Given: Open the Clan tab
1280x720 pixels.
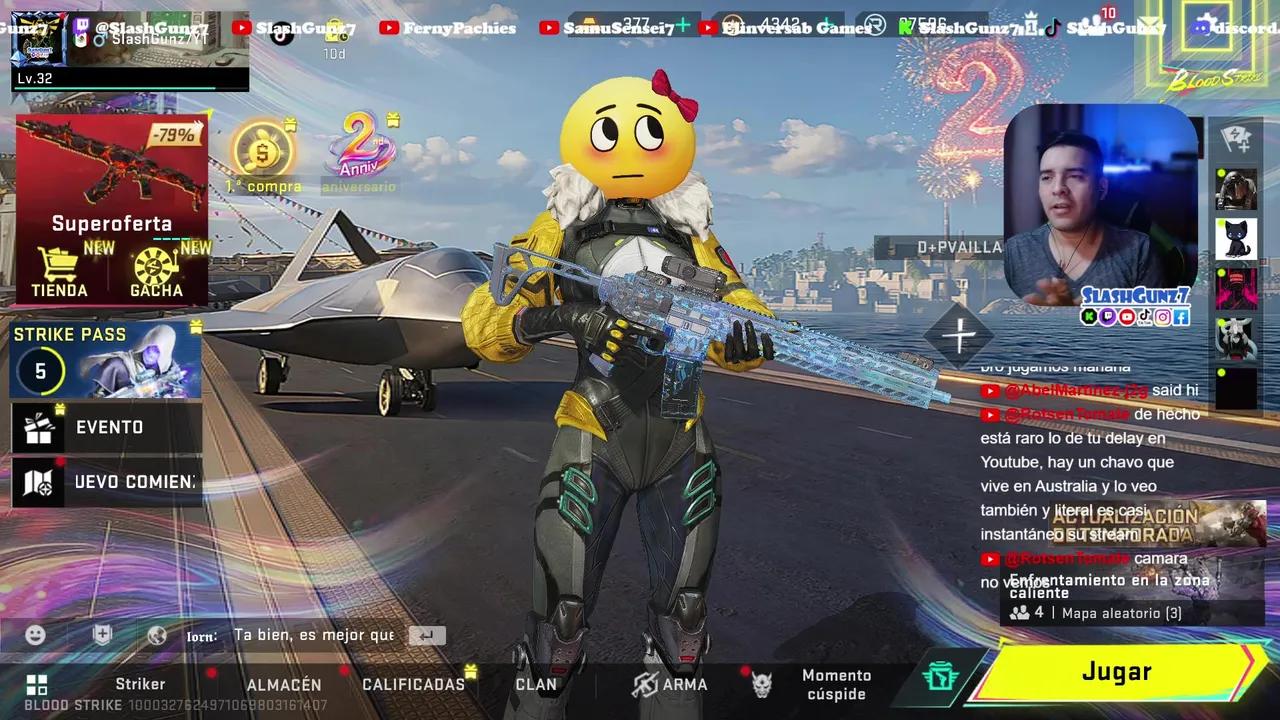Looking at the screenshot, I should pos(536,685).
